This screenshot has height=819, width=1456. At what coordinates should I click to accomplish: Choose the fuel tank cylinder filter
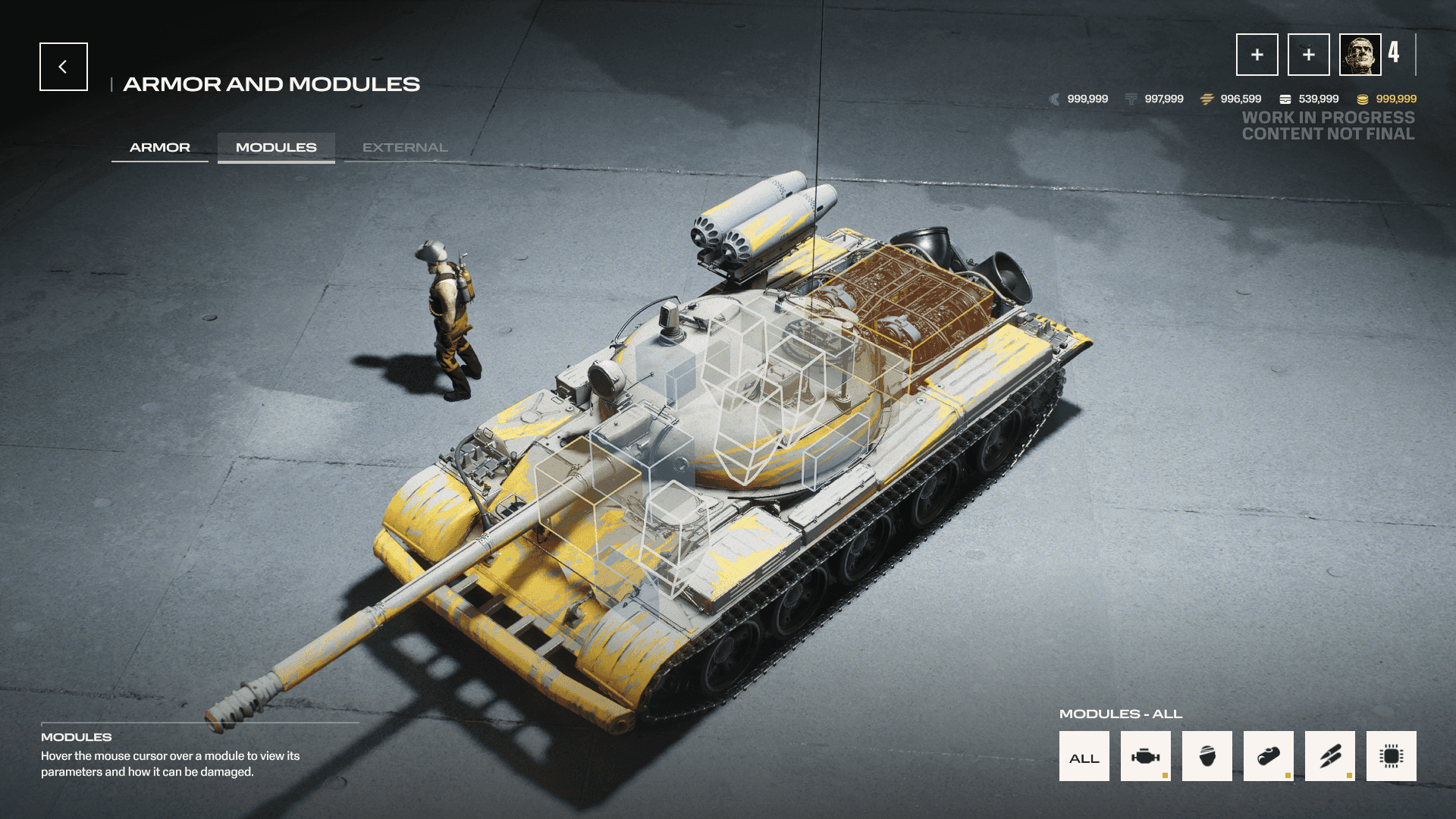pyautogui.click(x=1268, y=756)
